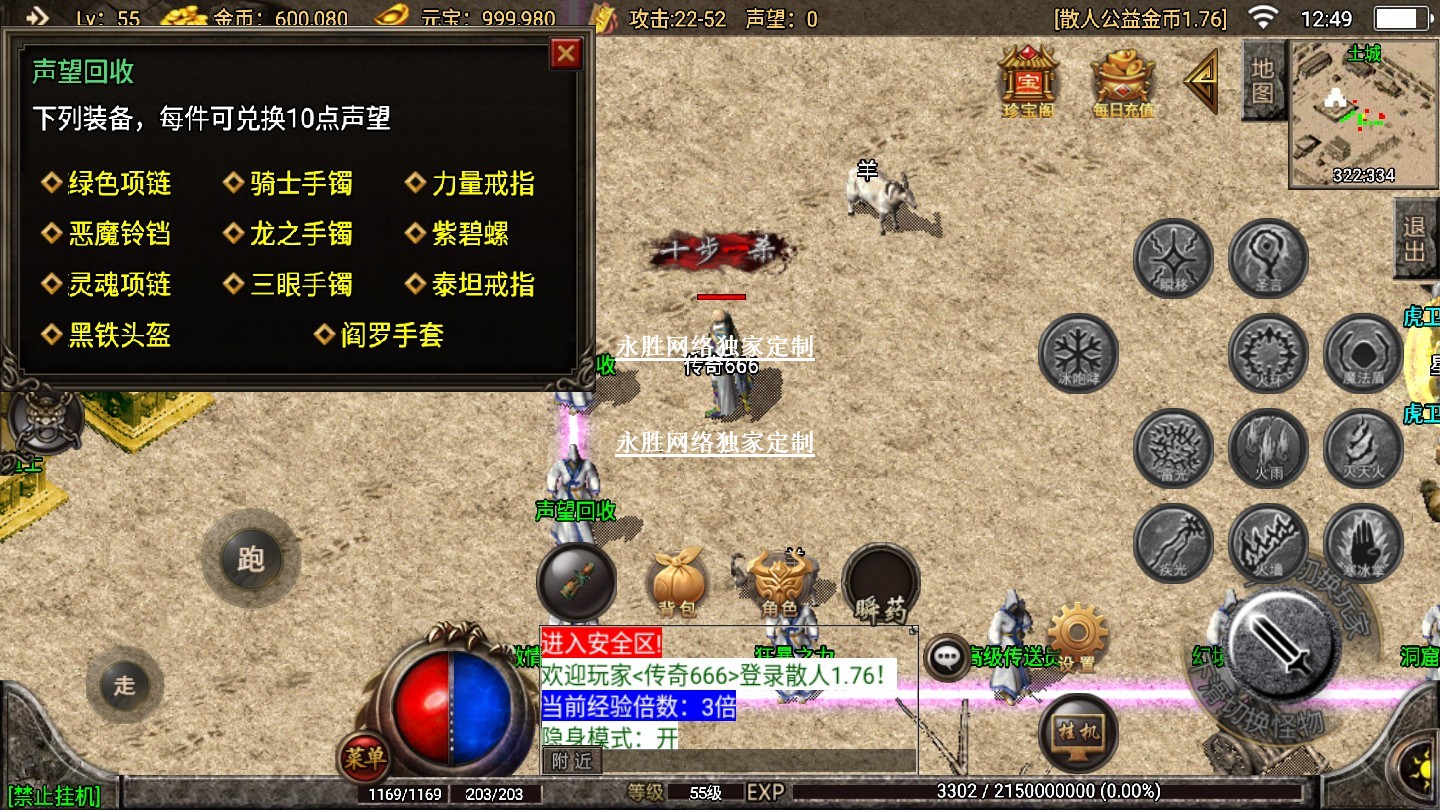This screenshot has height=810, width=1440.
Task: Activate the 寒冰掌 ice palm skill
Action: [1363, 543]
